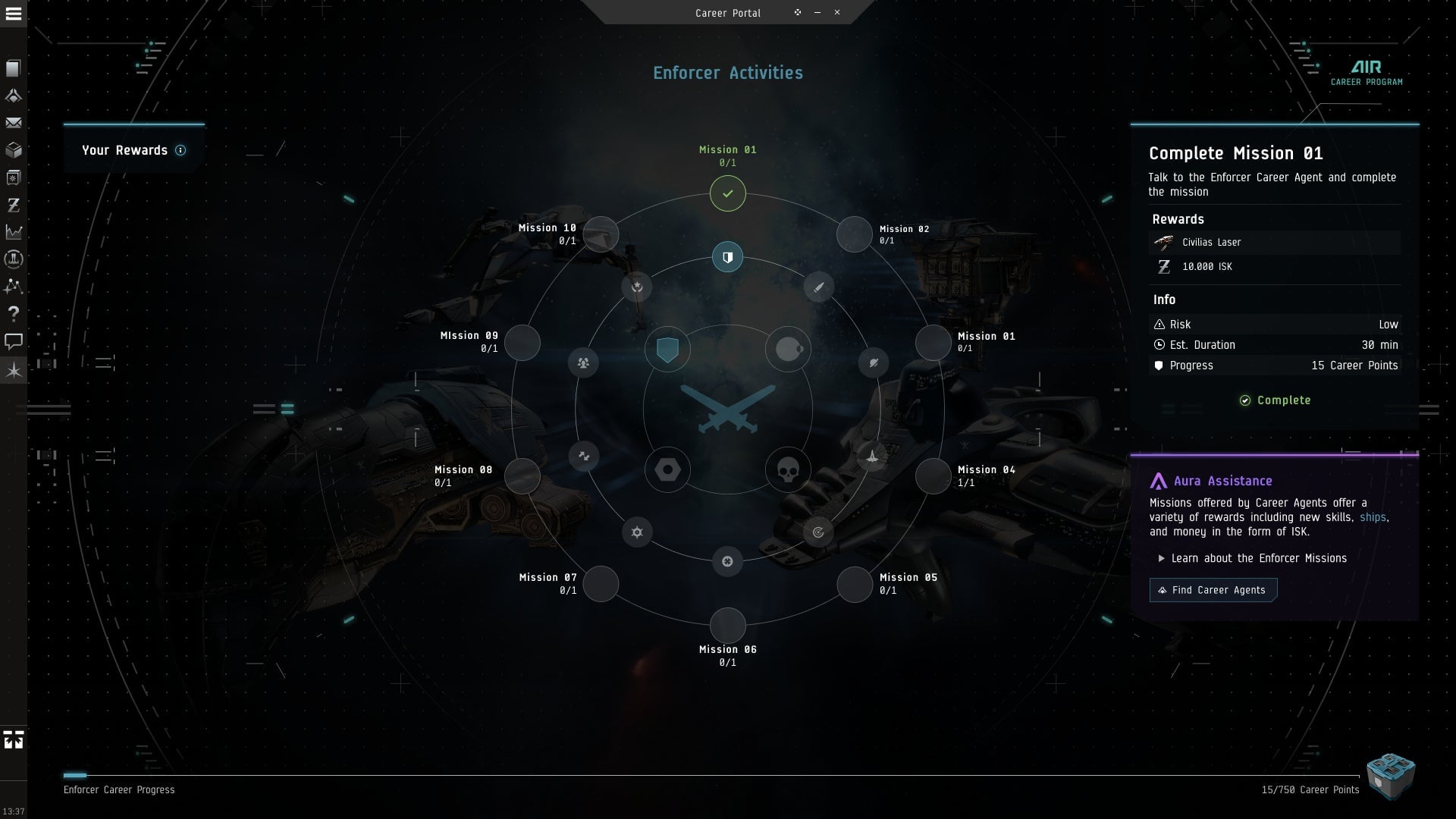Open the hamburger menu at top left
The image size is (1456, 819).
[12, 15]
